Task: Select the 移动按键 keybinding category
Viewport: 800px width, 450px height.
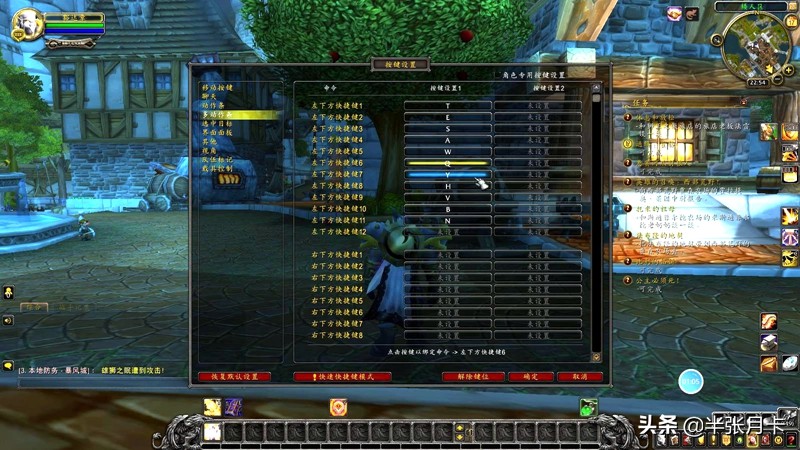Action: (217, 88)
